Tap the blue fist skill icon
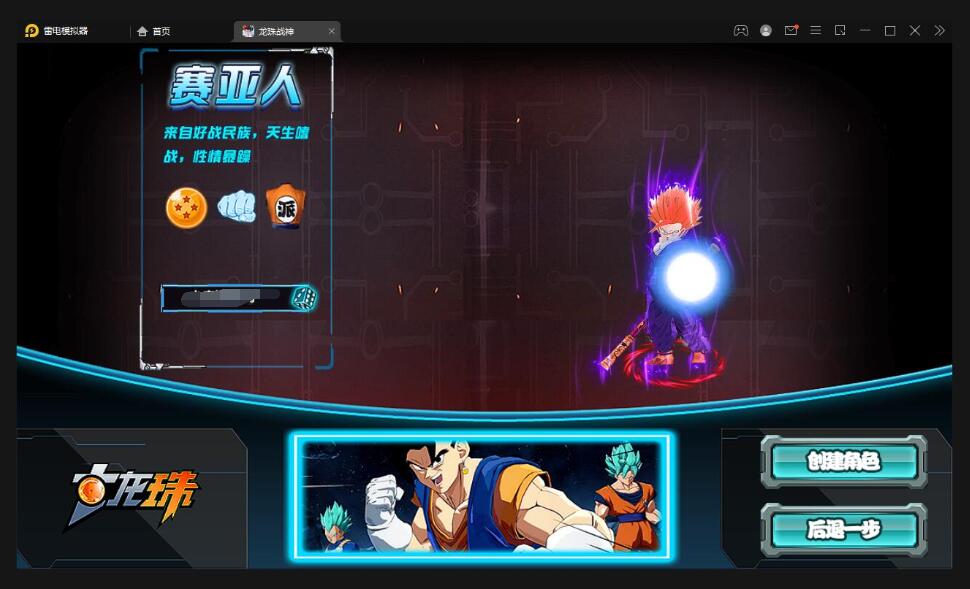 pyautogui.click(x=237, y=207)
